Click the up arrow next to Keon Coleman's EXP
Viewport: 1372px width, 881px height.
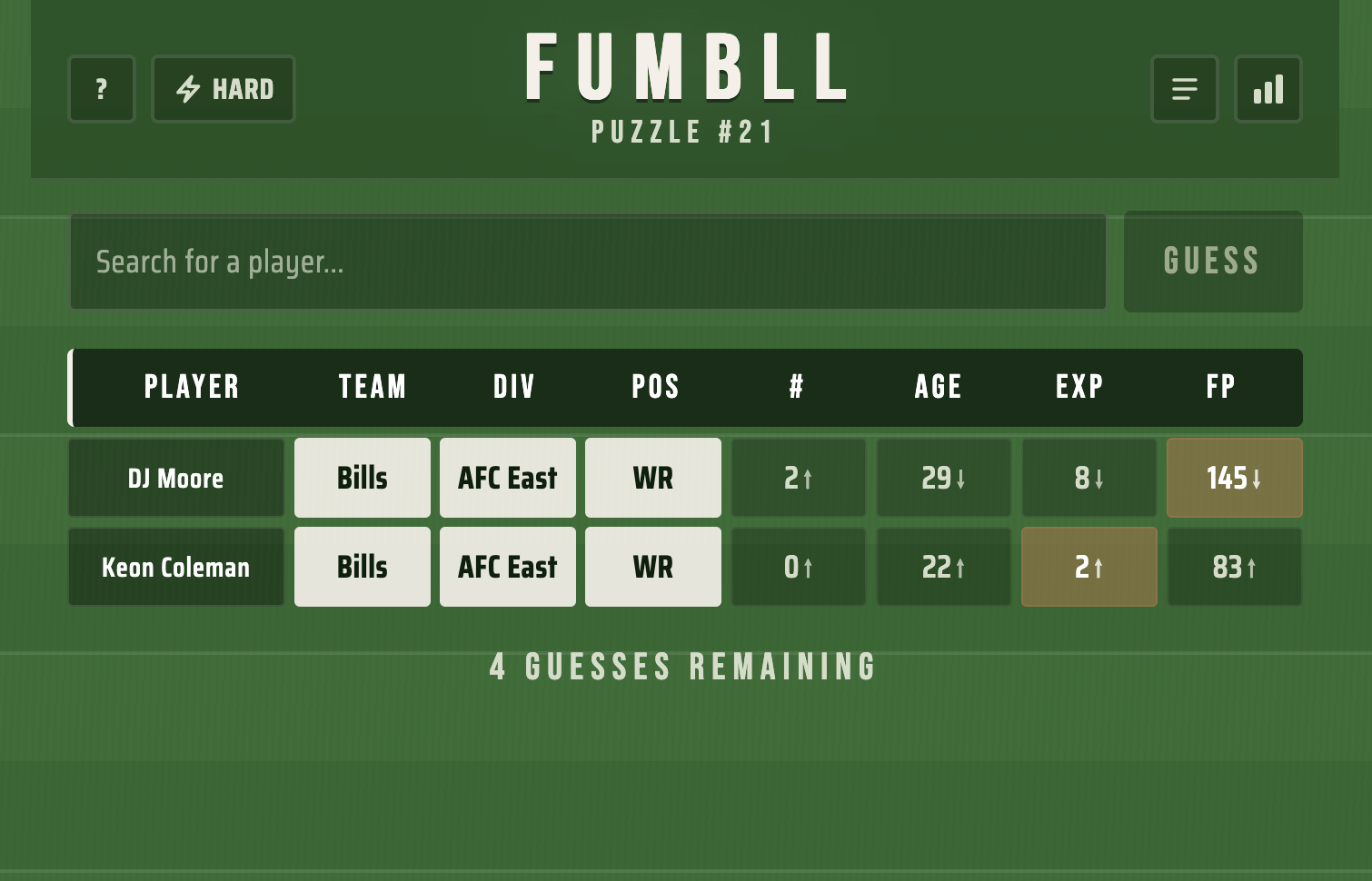[1099, 570]
